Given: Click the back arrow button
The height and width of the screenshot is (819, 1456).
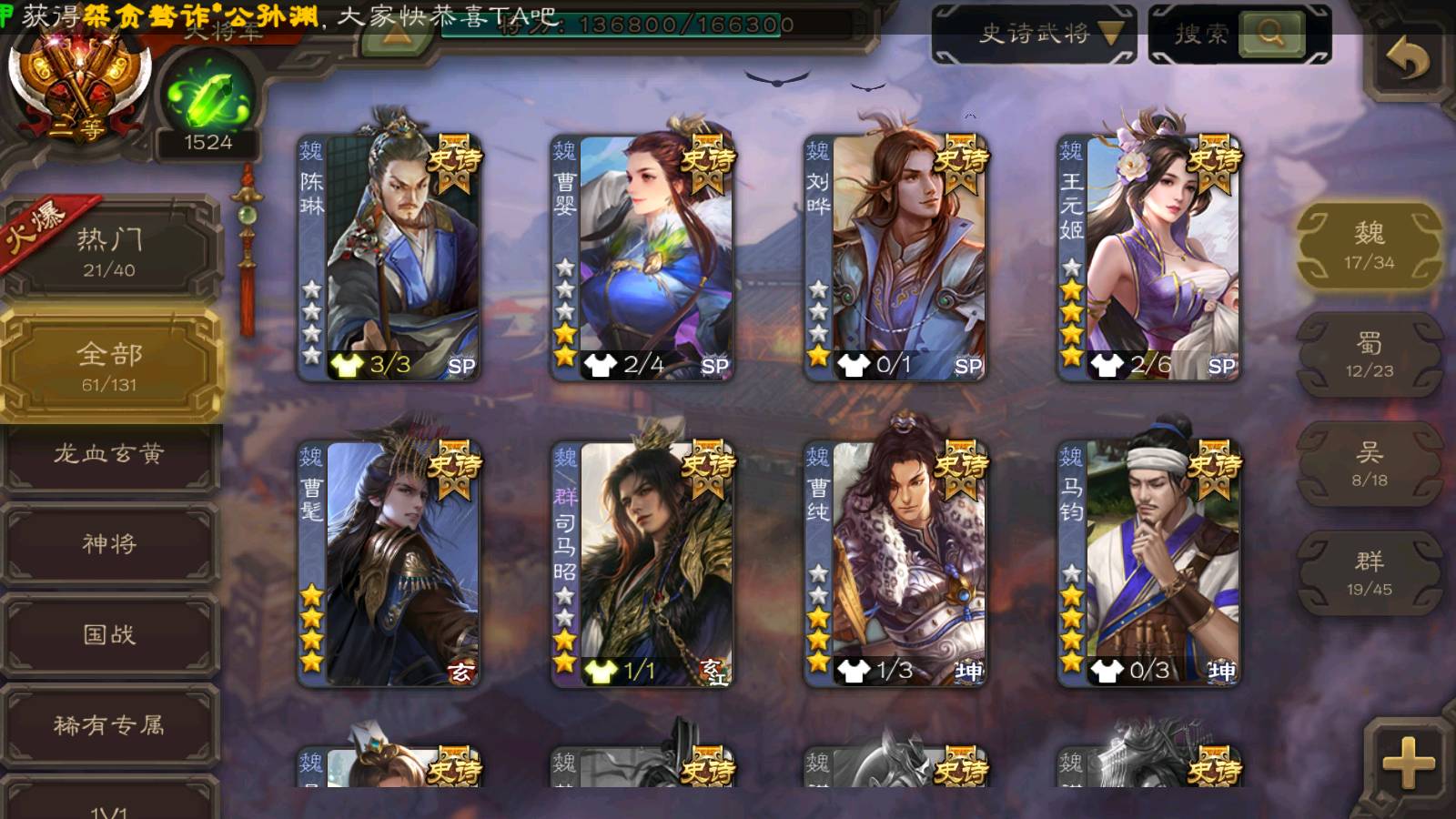Looking at the screenshot, I should point(1407,60).
